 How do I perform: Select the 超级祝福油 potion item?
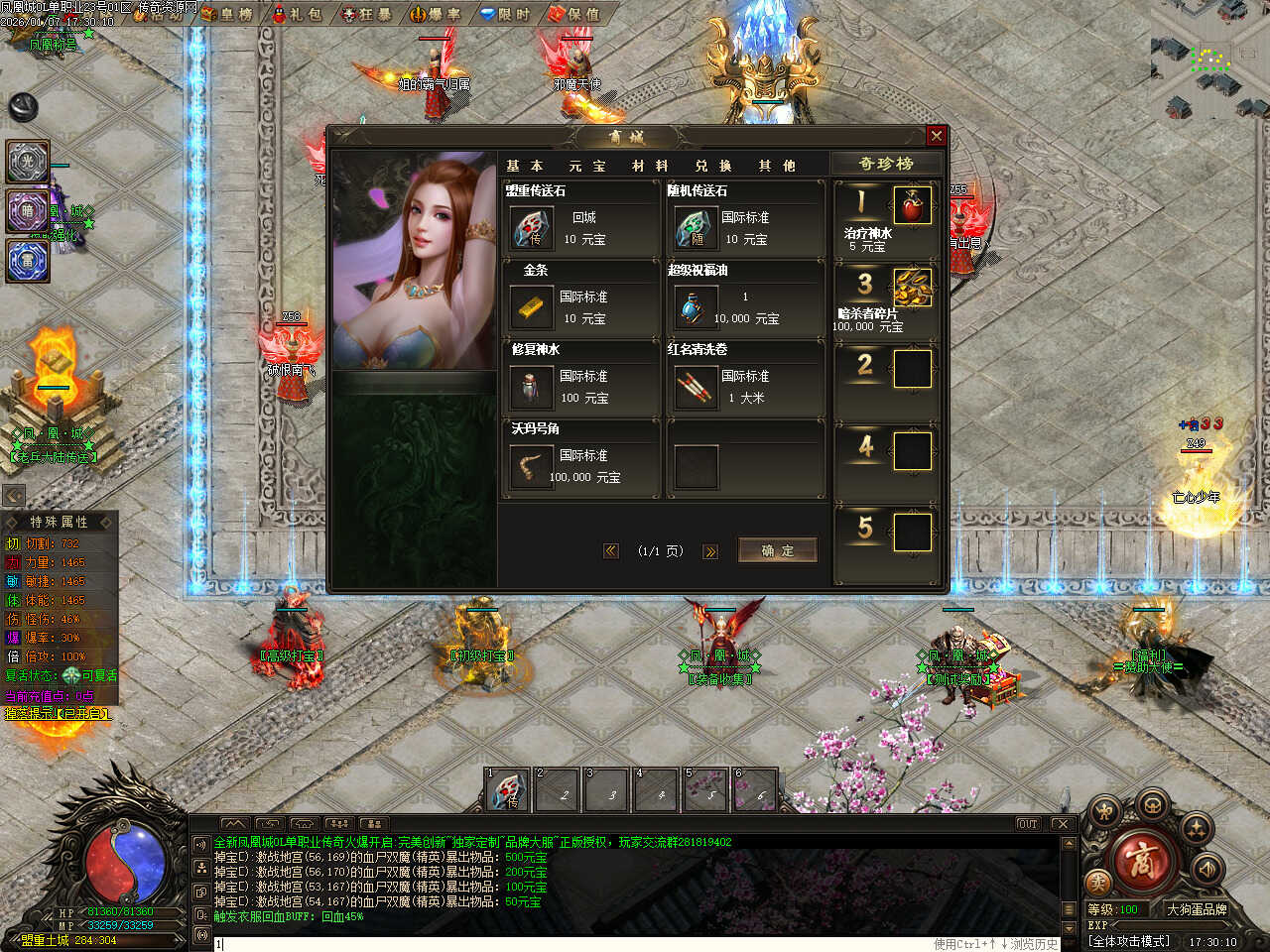[695, 307]
